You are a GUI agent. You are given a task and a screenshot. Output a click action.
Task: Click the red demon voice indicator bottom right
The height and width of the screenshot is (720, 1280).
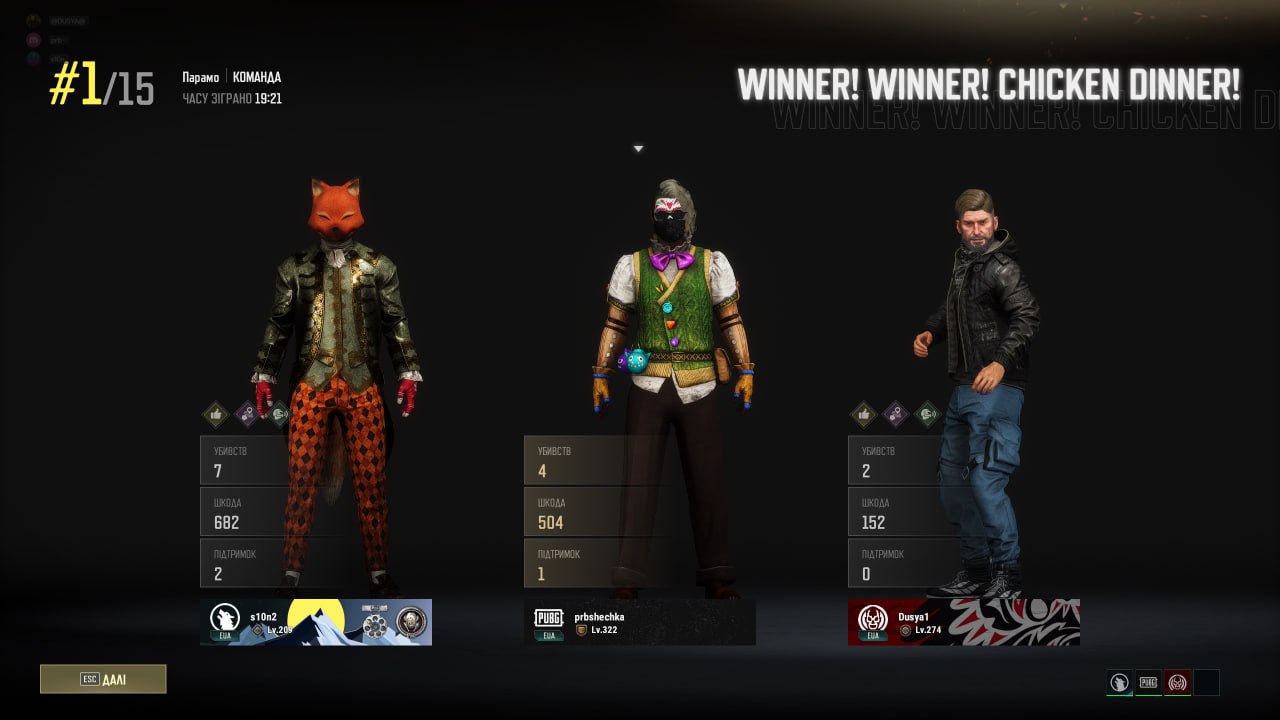[x=1176, y=683]
